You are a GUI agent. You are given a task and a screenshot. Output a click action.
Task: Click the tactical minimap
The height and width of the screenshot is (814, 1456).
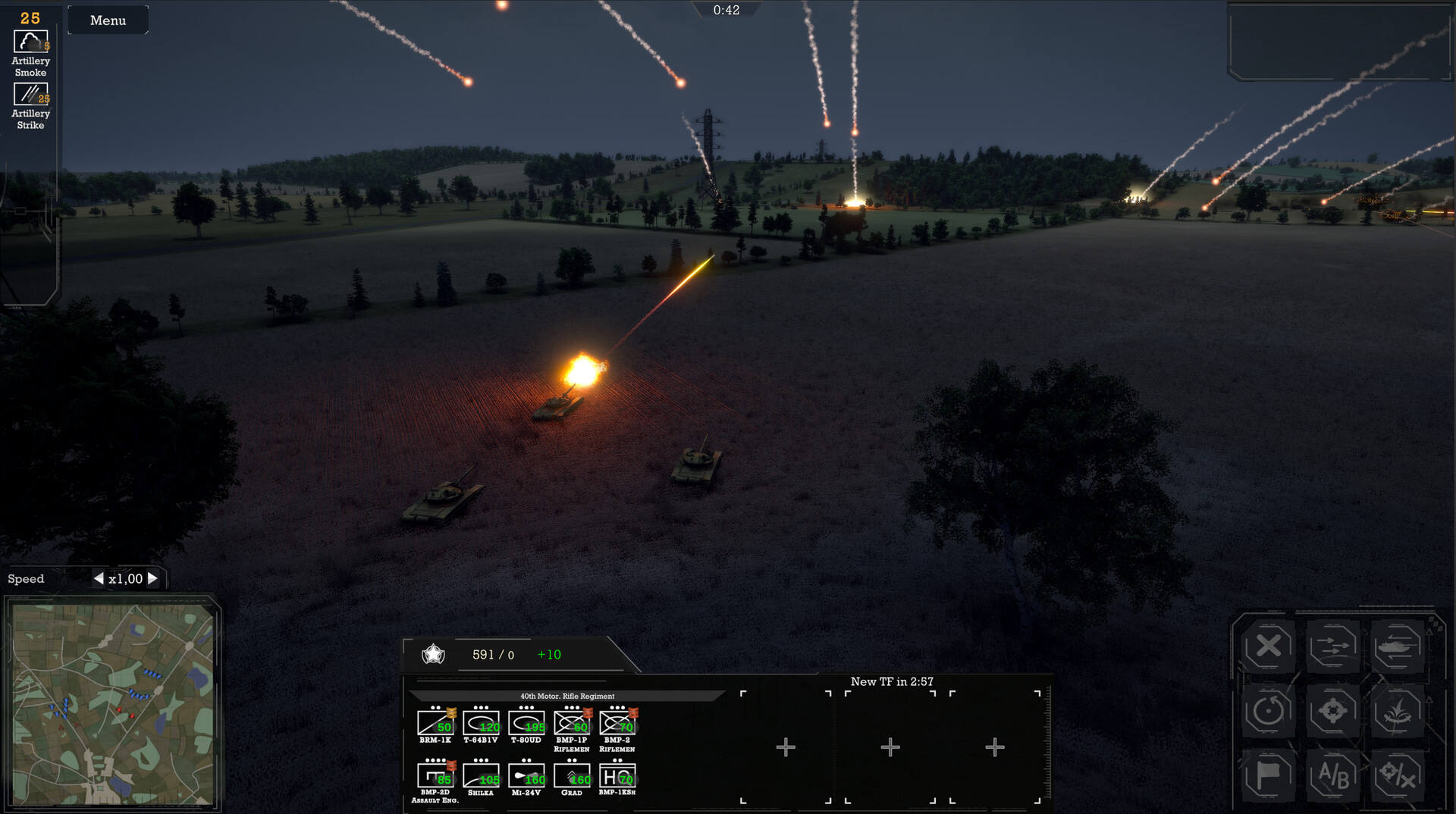coord(113,704)
